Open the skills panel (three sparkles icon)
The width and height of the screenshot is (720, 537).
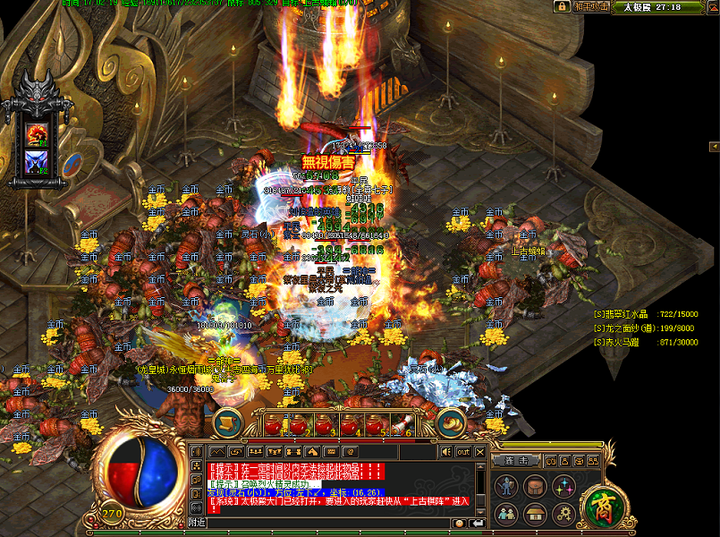(564, 486)
